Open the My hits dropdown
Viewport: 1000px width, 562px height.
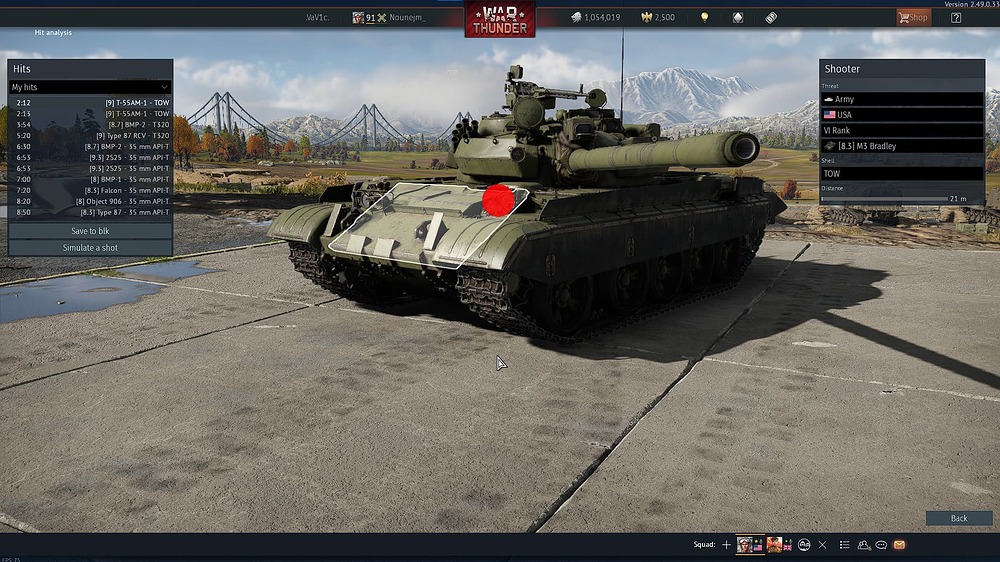[x=90, y=87]
